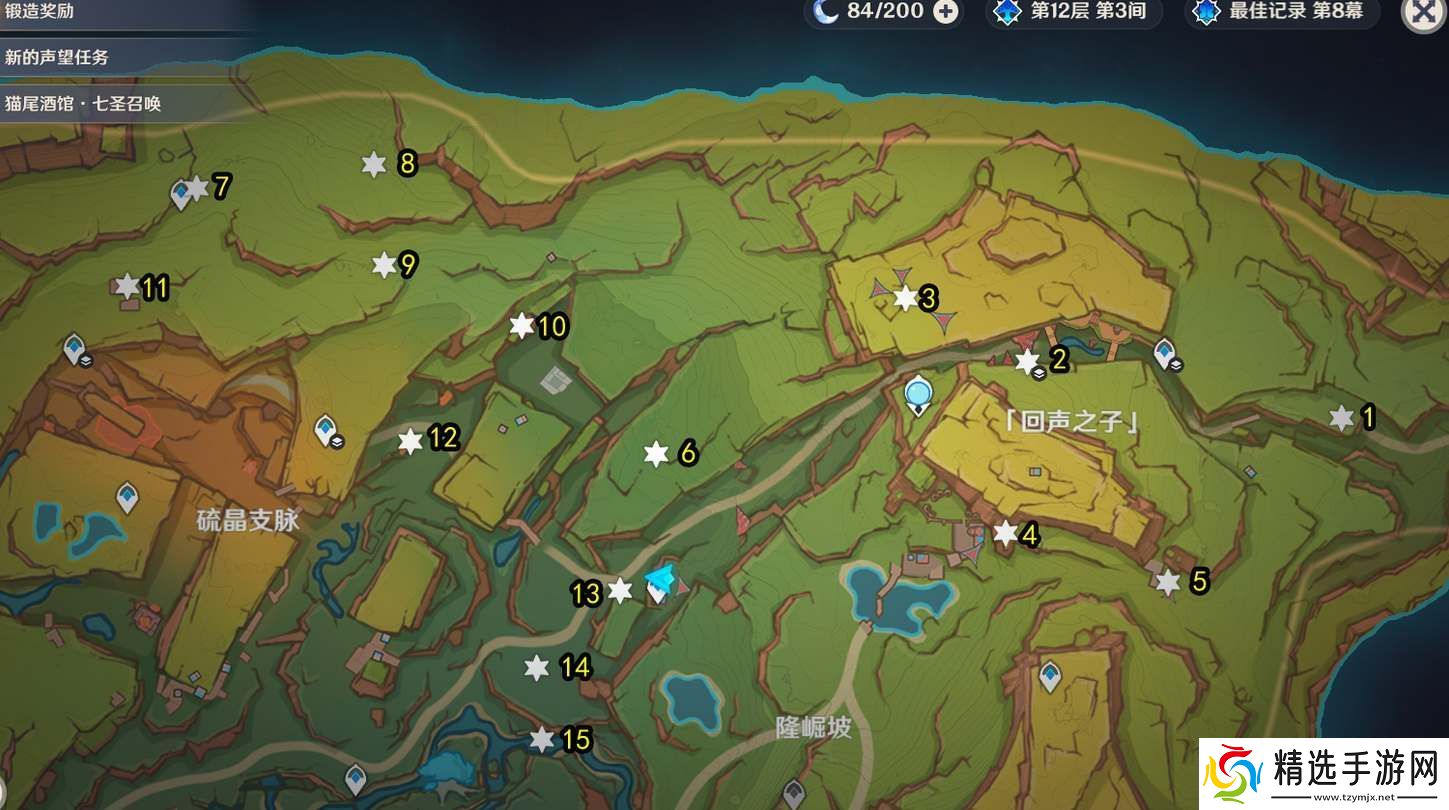Choose star marker number 9

coord(384,265)
